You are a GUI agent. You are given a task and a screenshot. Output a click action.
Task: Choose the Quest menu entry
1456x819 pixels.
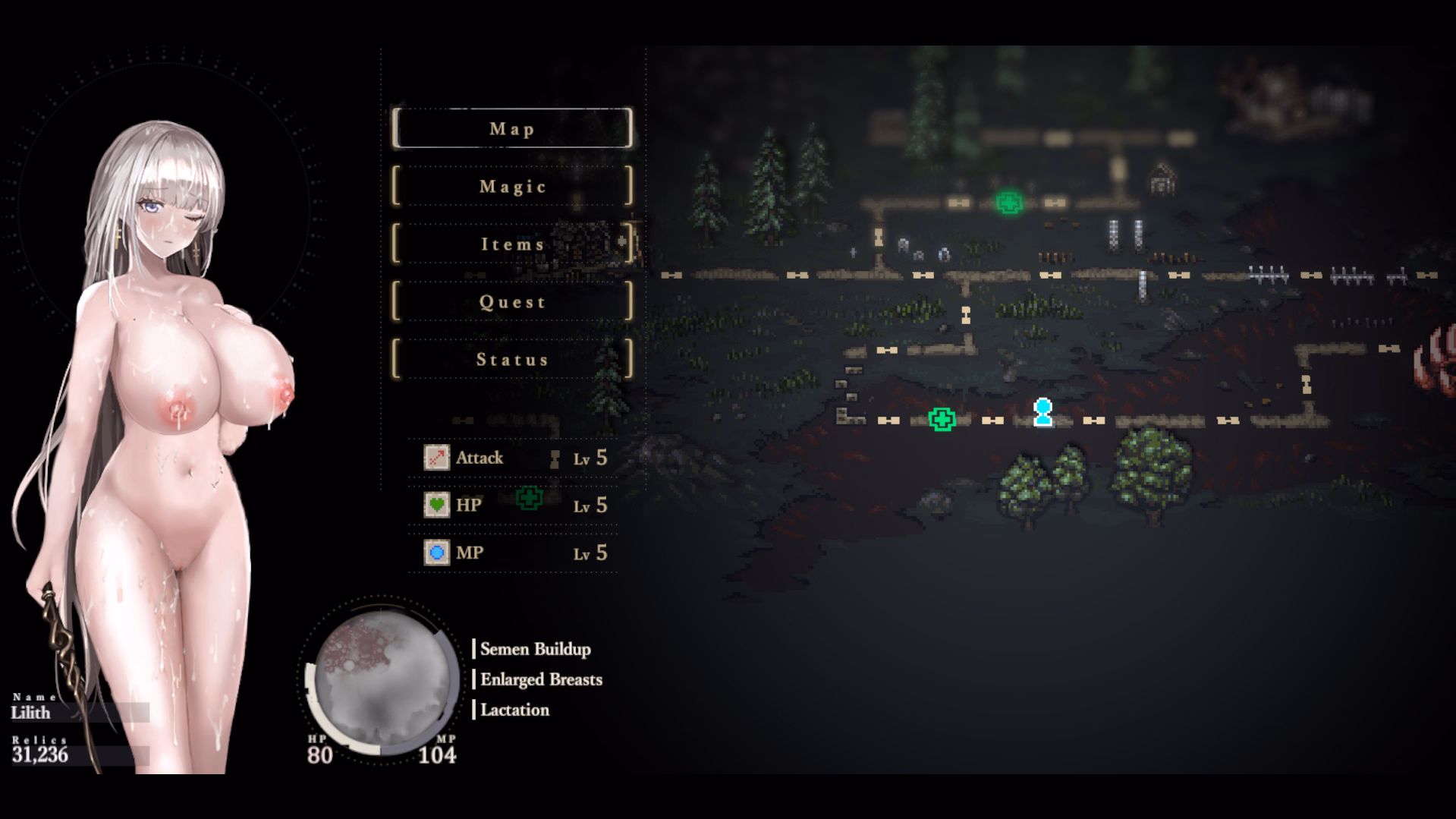pyautogui.click(x=512, y=301)
